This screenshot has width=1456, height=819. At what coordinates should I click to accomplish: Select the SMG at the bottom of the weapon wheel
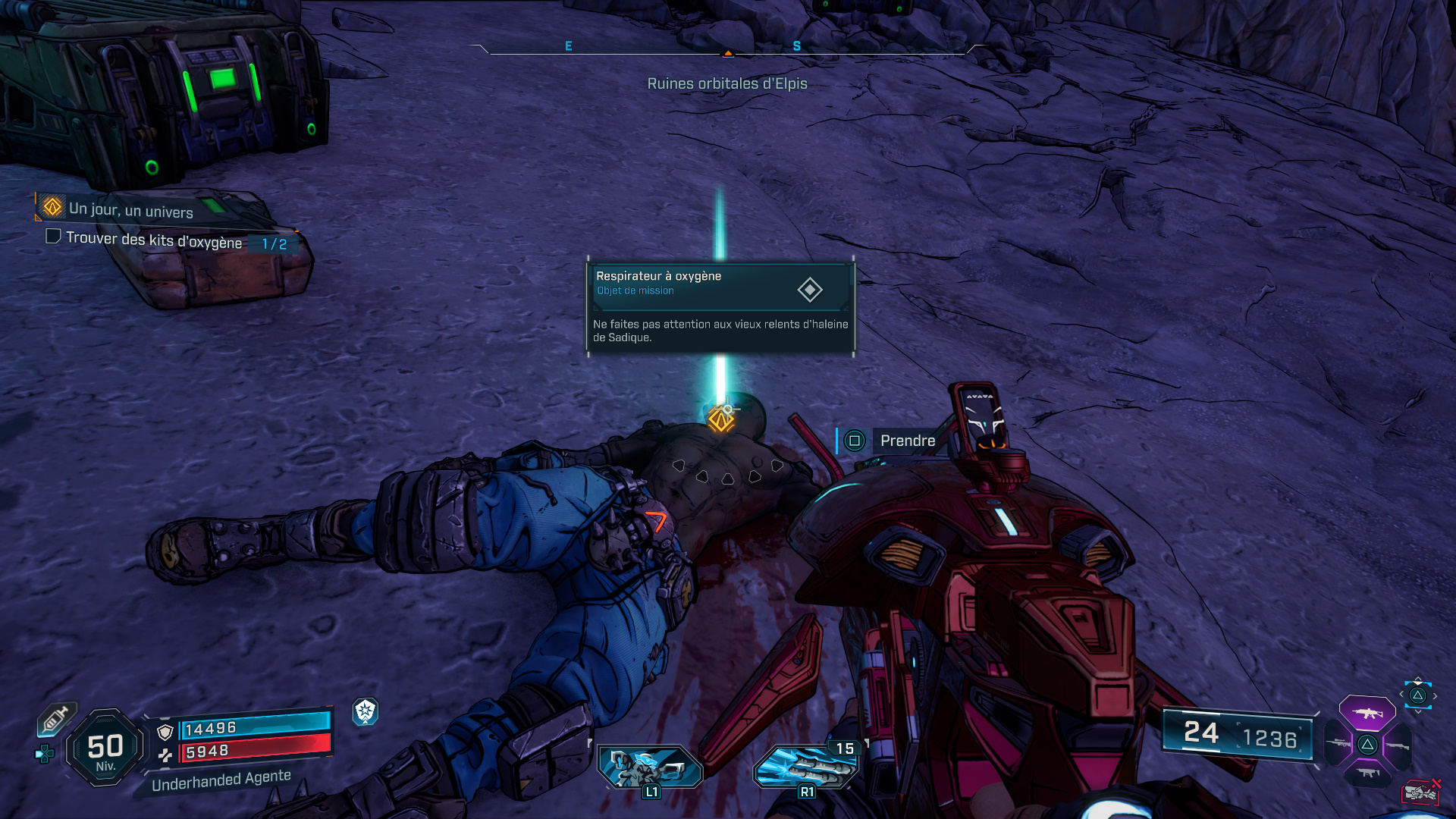[x=1367, y=773]
